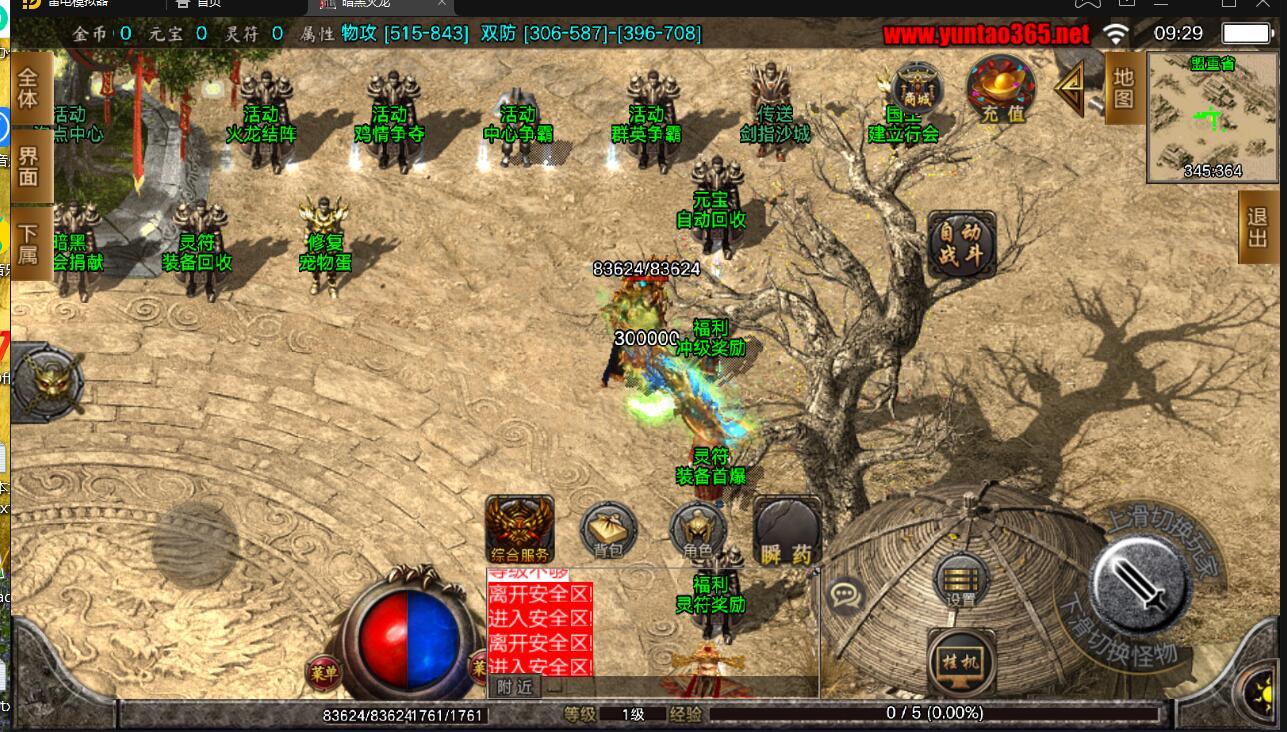The width and height of the screenshot is (1287, 732).
Task: Open the 综合服务 services menu
Action: click(x=519, y=528)
